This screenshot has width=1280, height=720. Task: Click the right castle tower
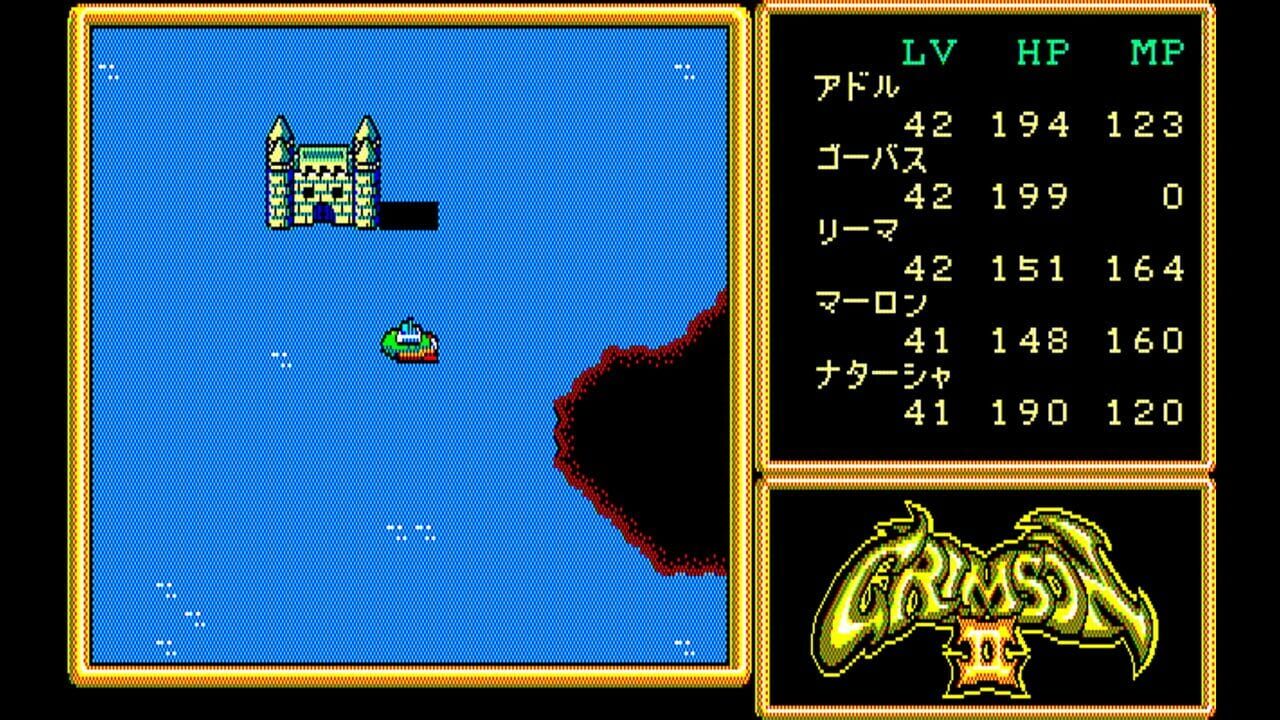[x=368, y=140]
